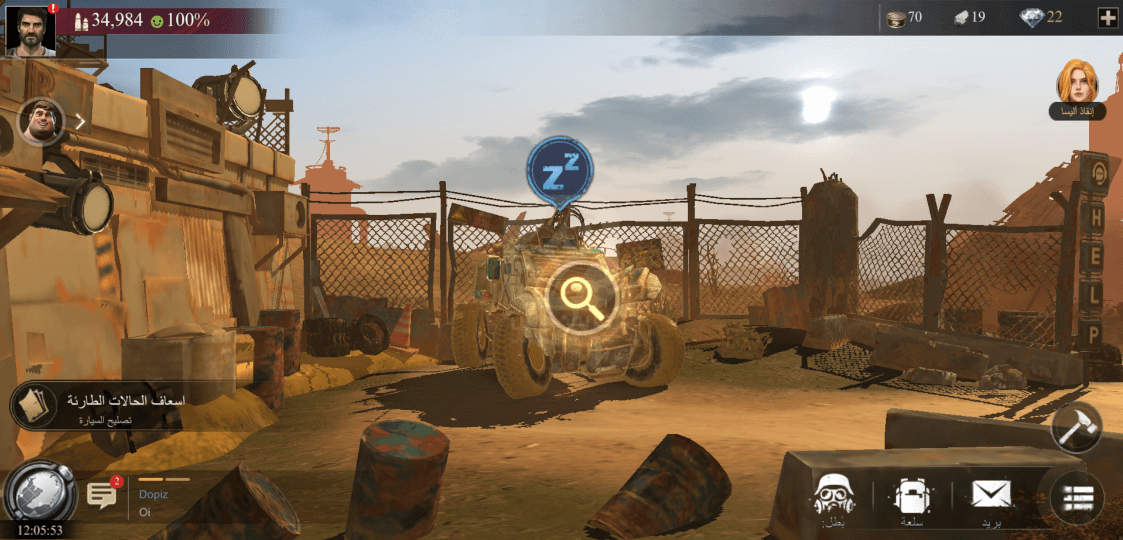Viewport: 1123px width, 540px height.
Task: Open the player profile portrait
Action: [29, 28]
